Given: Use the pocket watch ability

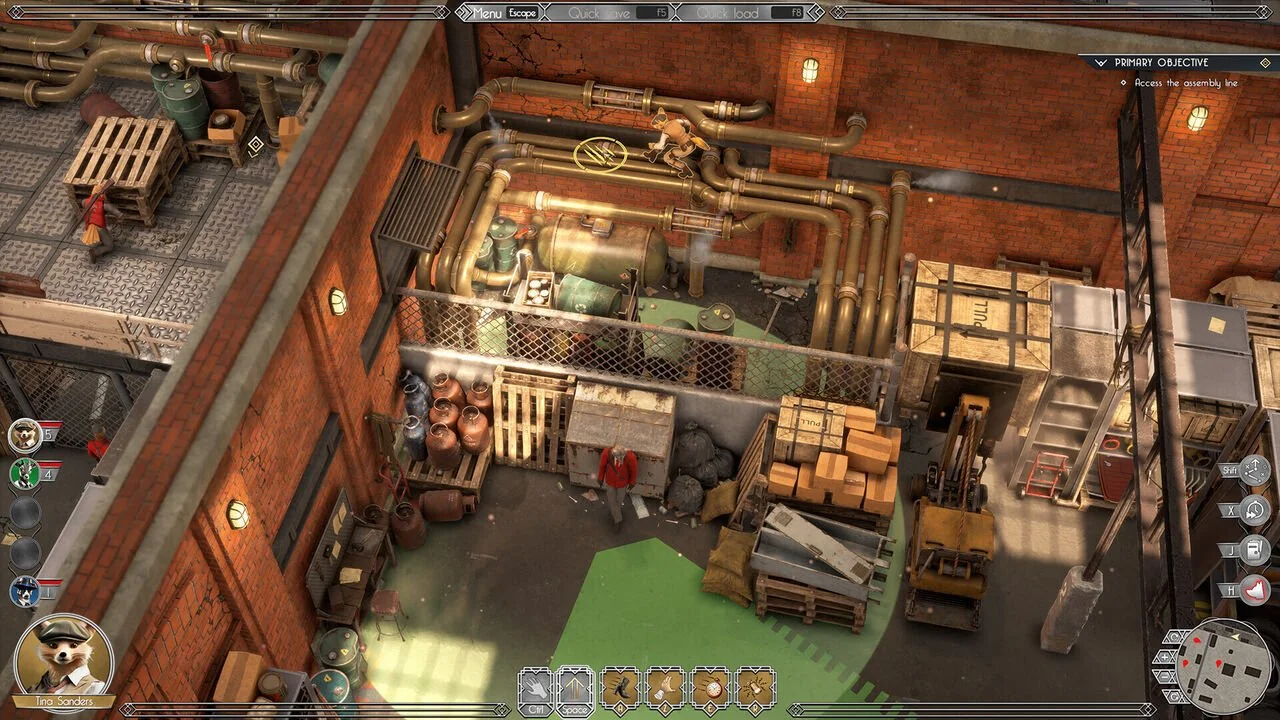Looking at the screenshot, I should 710,687.
